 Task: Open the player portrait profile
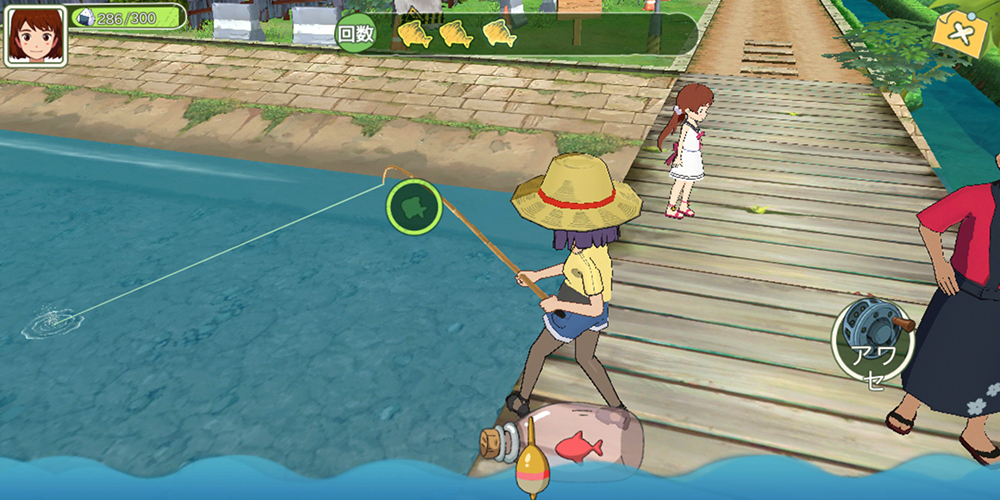pos(35,35)
